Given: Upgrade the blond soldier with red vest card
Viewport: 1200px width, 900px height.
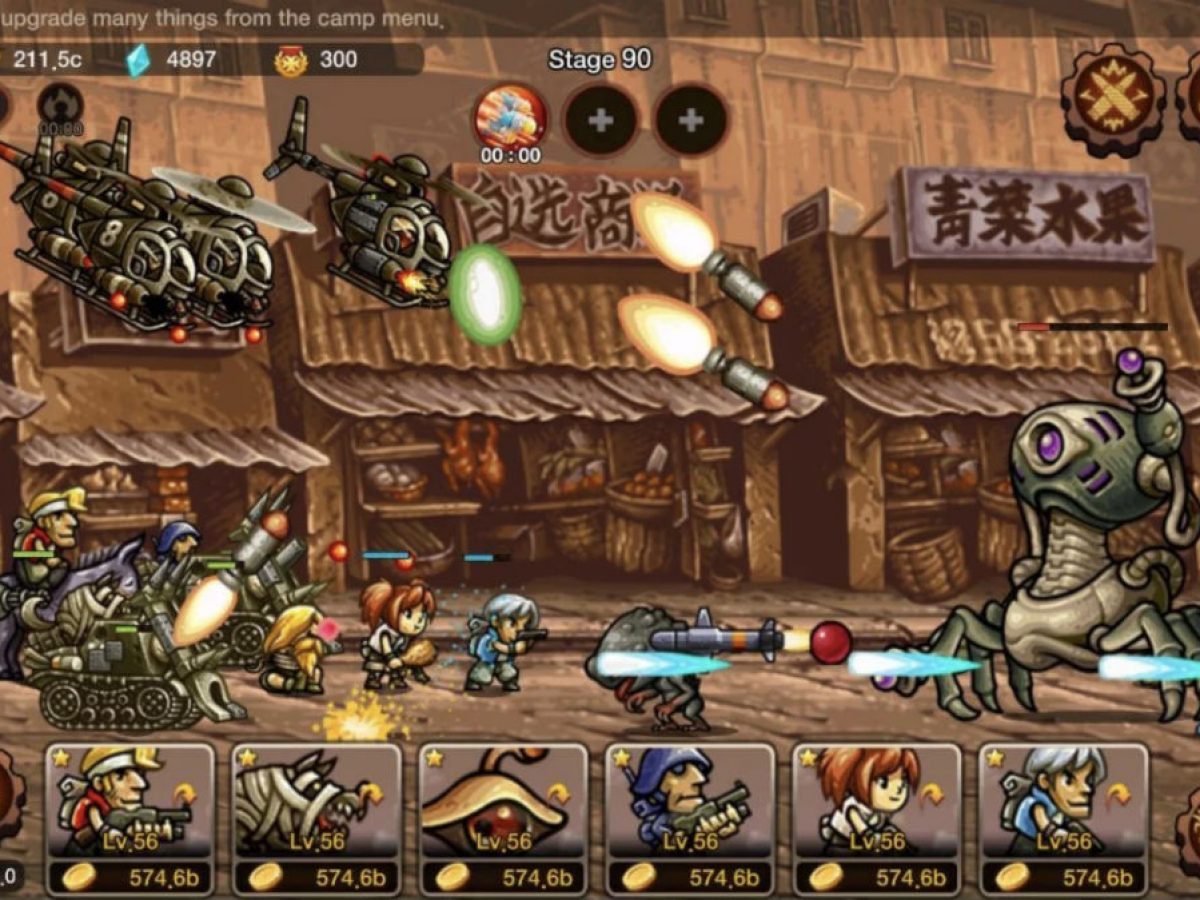Looking at the screenshot, I should pos(130,877).
